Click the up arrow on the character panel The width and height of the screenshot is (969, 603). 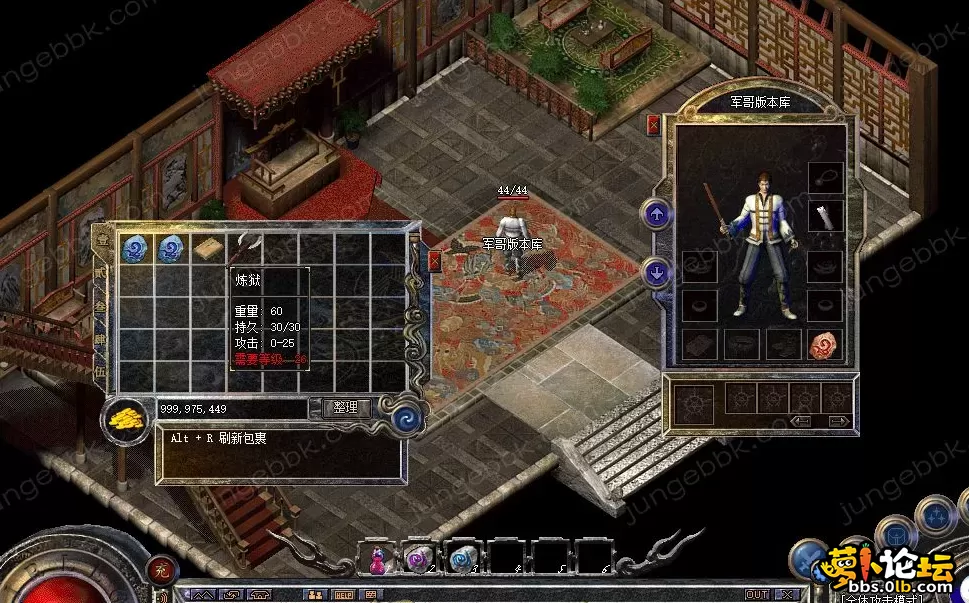[x=657, y=214]
